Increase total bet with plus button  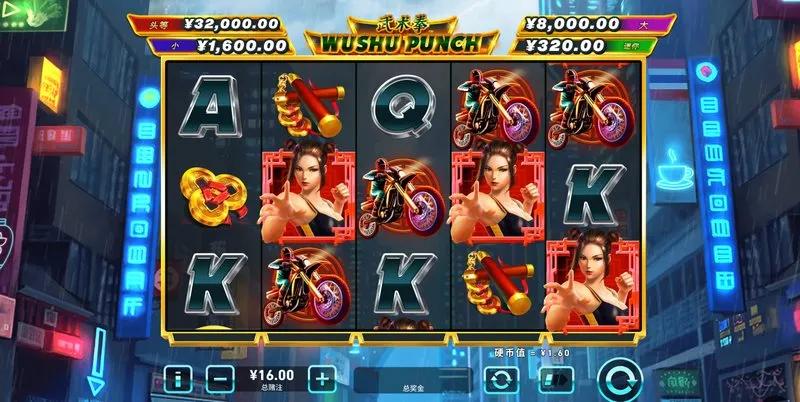tap(321, 380)
